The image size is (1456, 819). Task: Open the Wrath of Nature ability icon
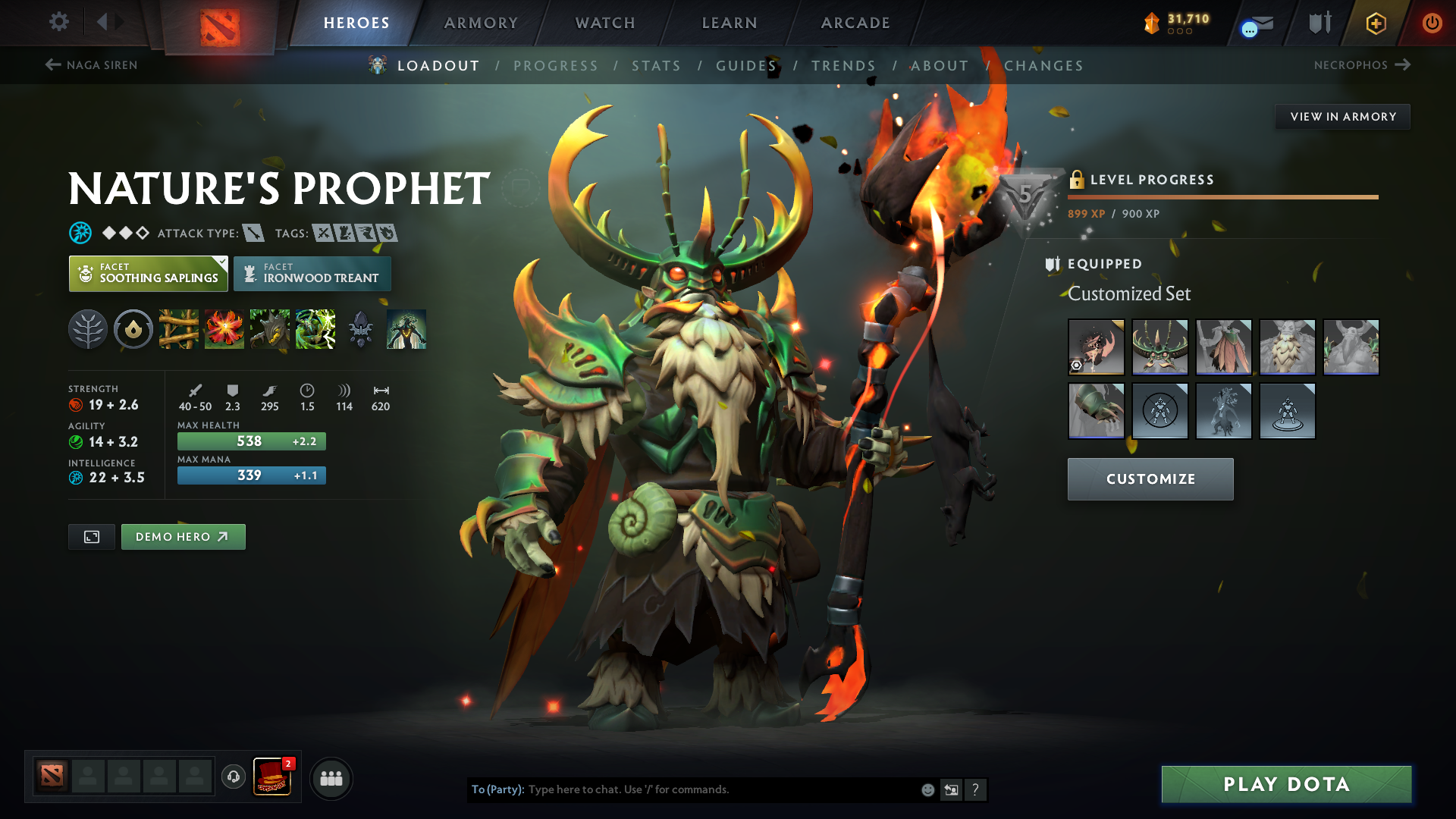tap(315, 329)
